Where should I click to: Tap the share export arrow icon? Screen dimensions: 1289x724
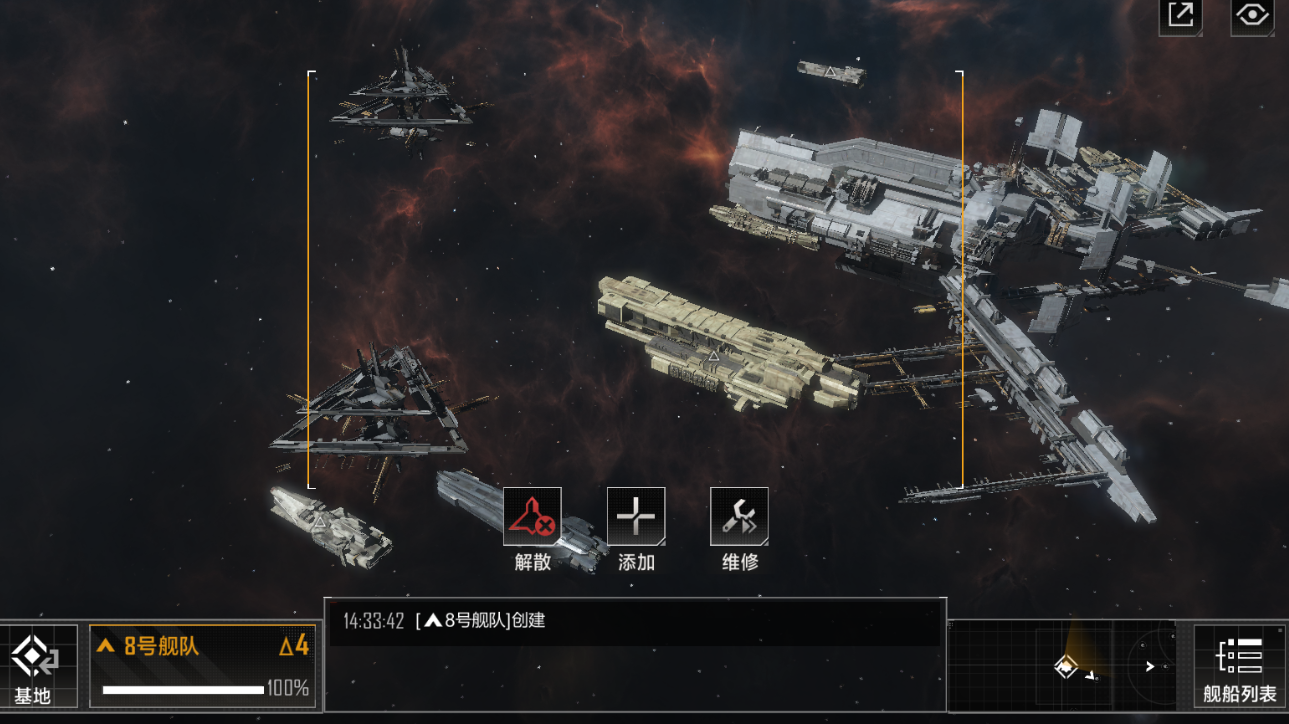point(1181,16)
